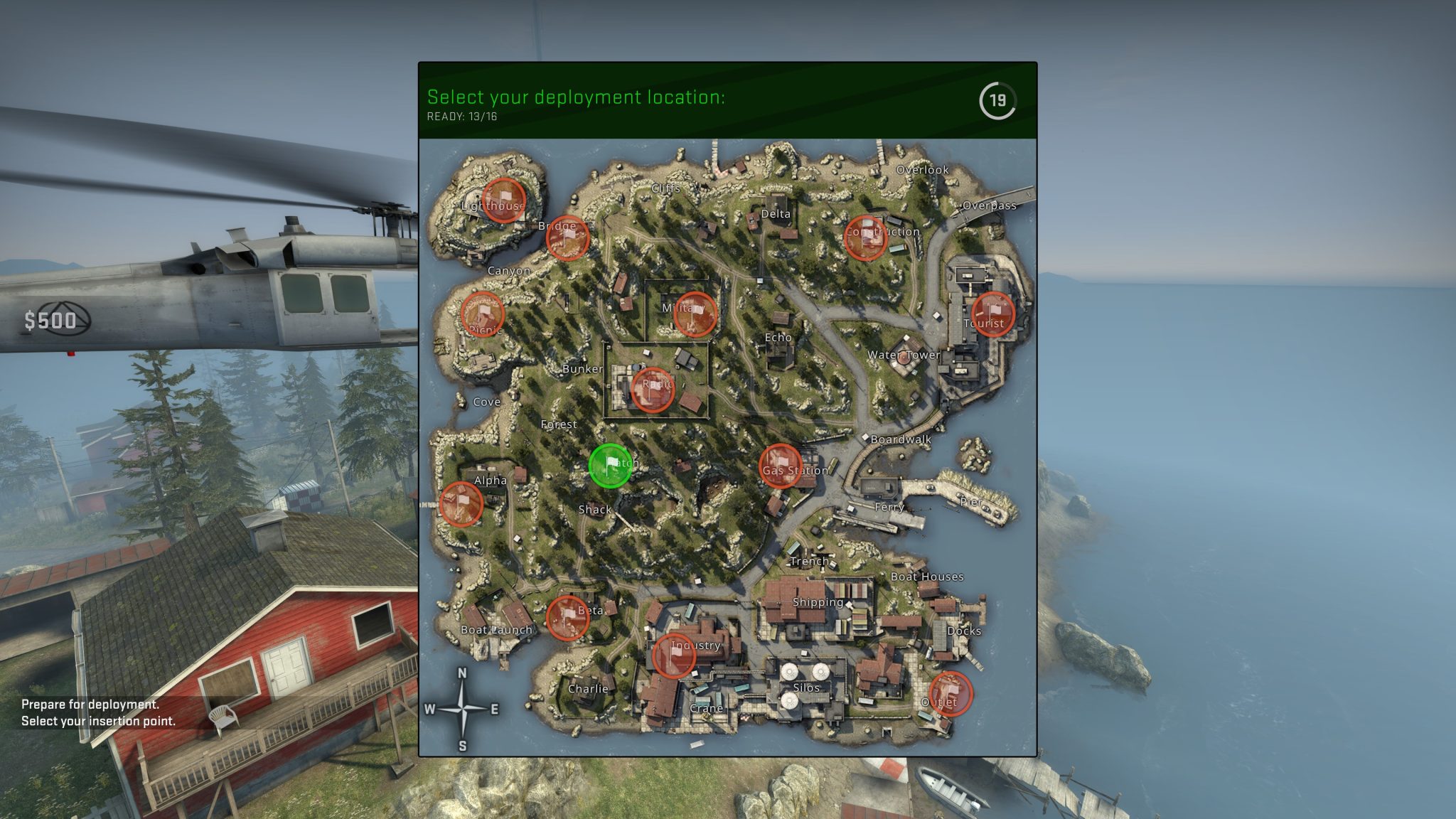Select the Gas Station deployment marker
Screen dimensions: 1456x819
pos(781,466)
